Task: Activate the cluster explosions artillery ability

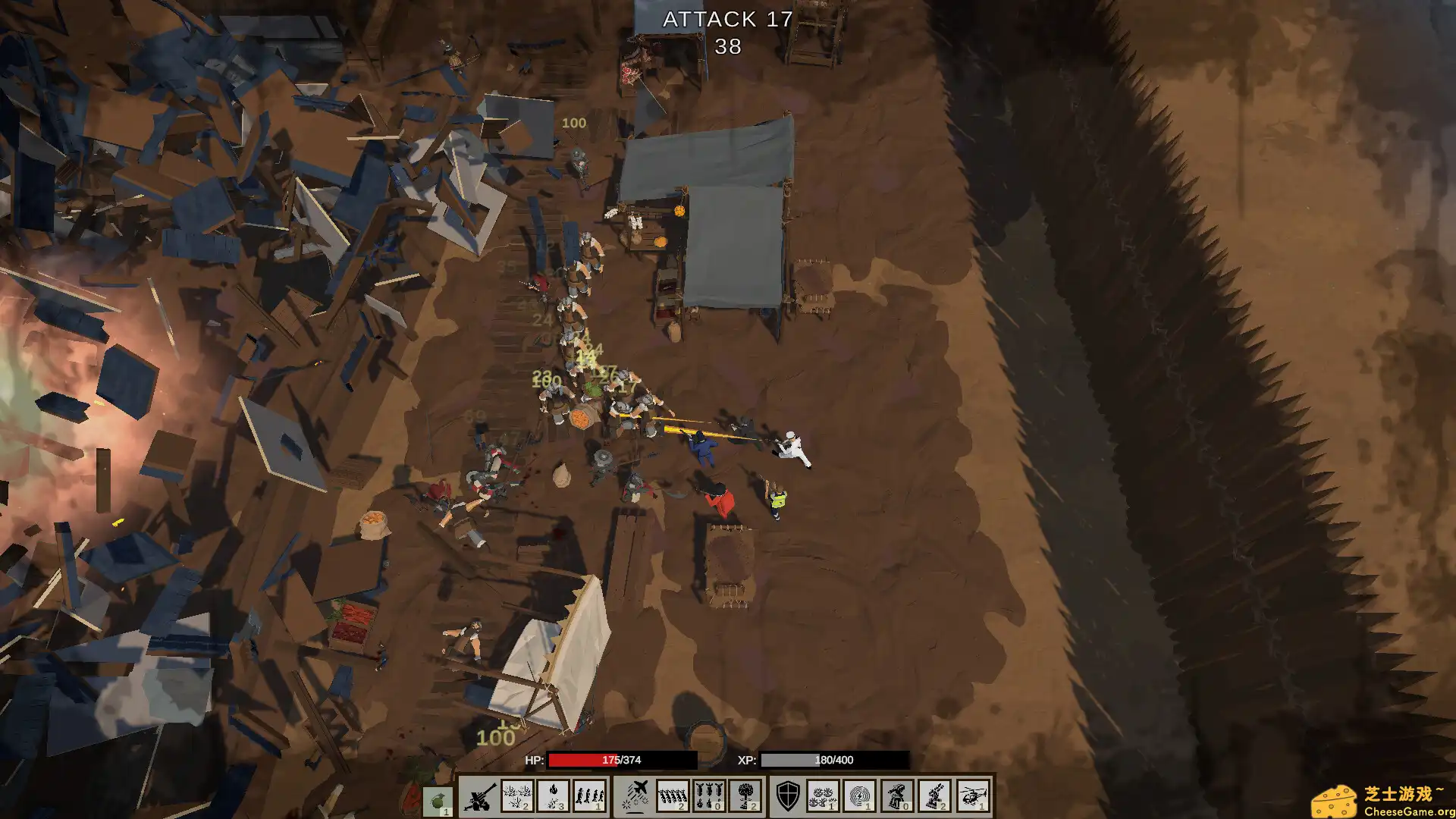Action: pos(517,796)
